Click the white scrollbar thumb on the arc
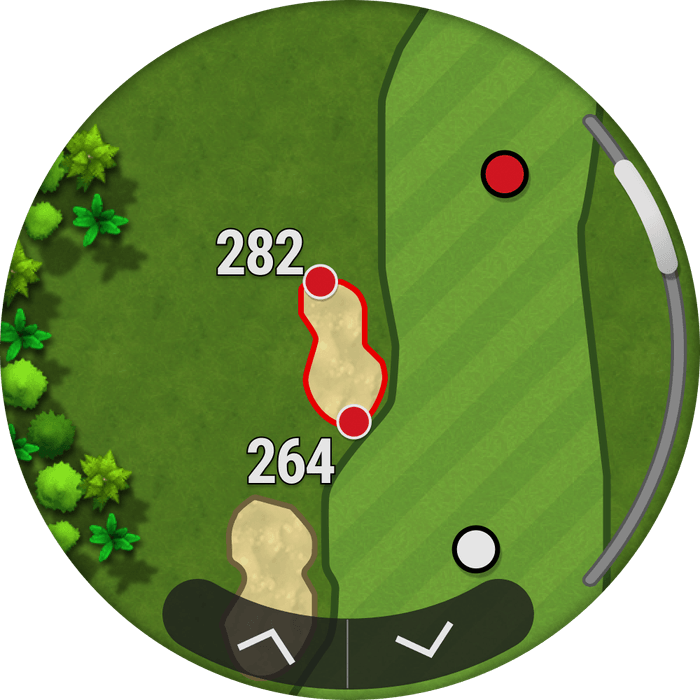The height and width of the screenshot is (700, 700). (646, 216)
